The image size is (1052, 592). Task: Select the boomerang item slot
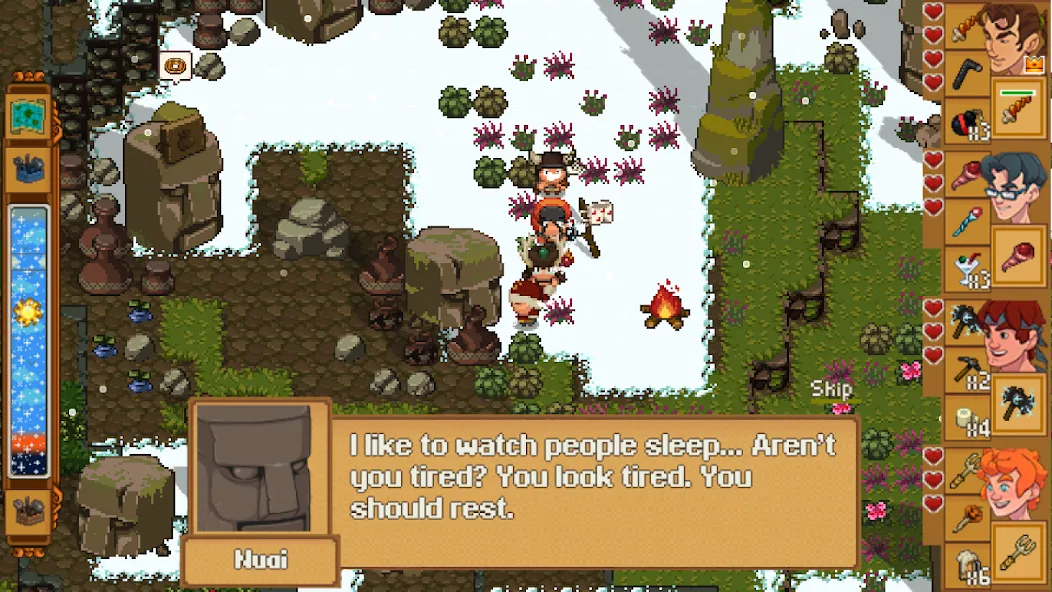[x=966, y=72]
